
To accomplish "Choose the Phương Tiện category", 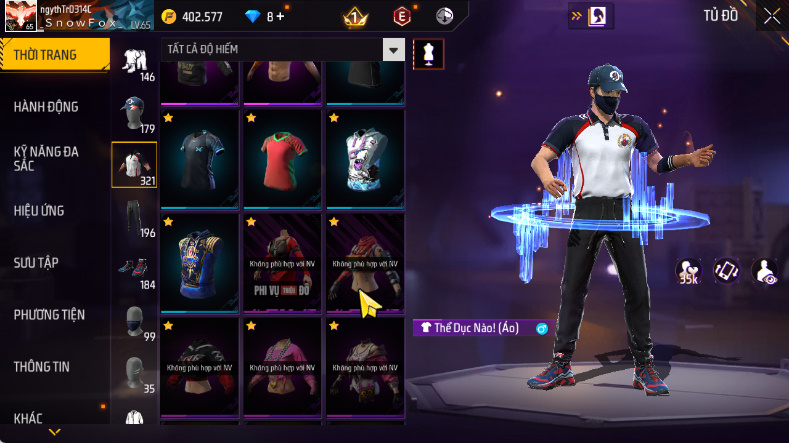I will (x=49, y=314).
